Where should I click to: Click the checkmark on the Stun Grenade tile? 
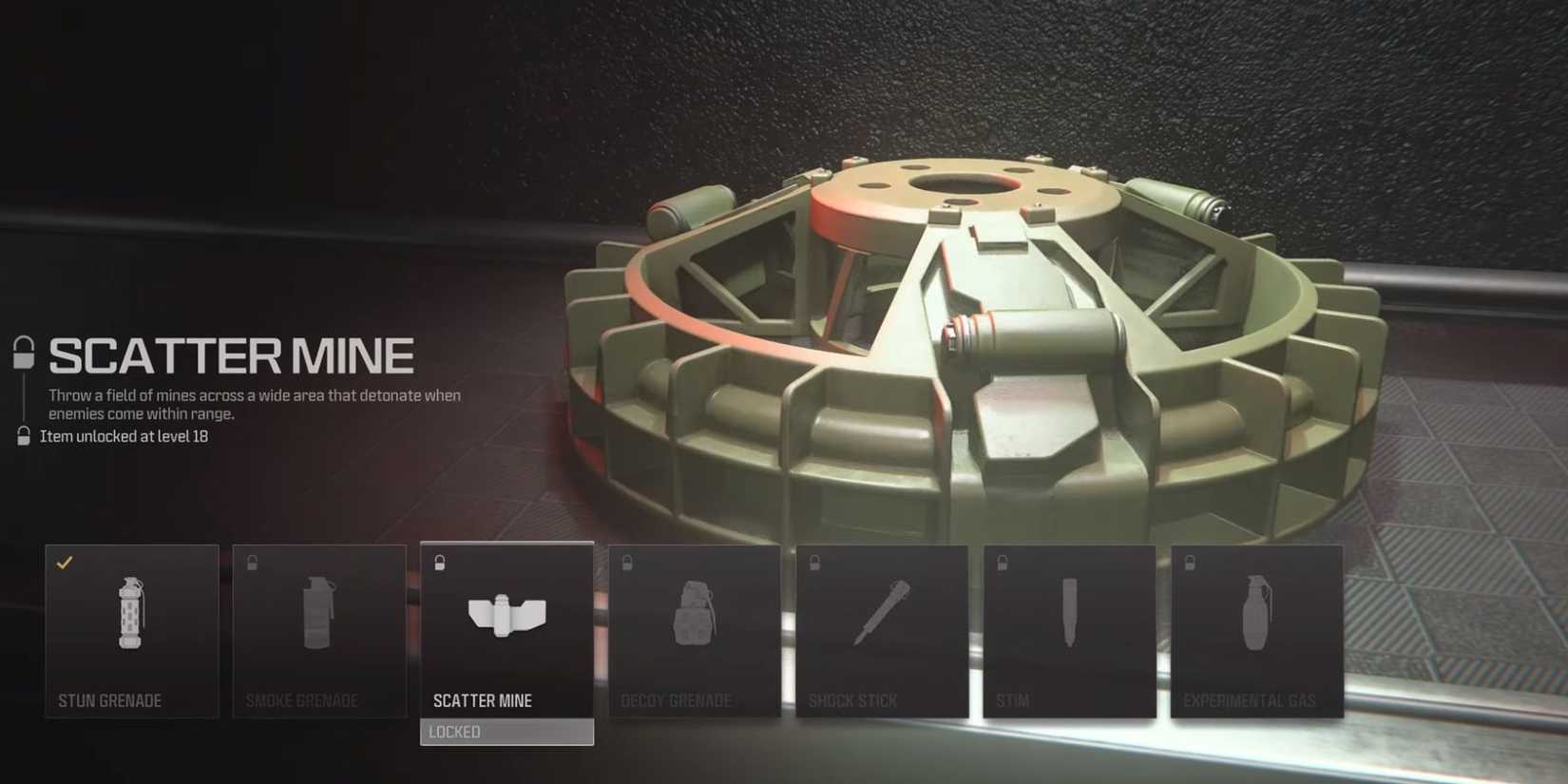click(x=65, y=561)
